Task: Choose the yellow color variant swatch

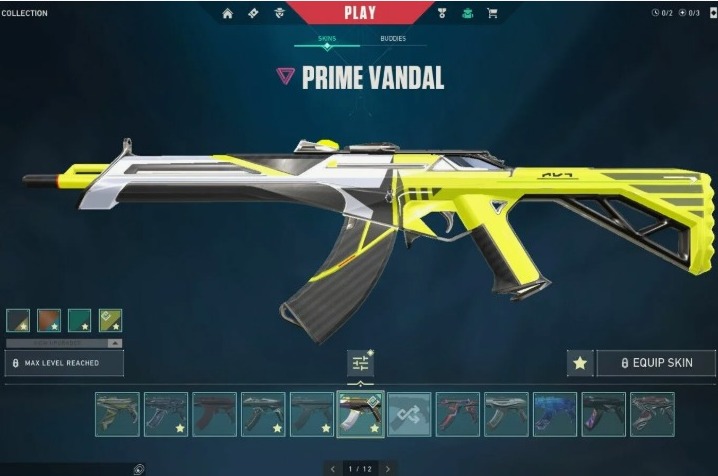Action: pyautogui.click(x=110, y=320)
